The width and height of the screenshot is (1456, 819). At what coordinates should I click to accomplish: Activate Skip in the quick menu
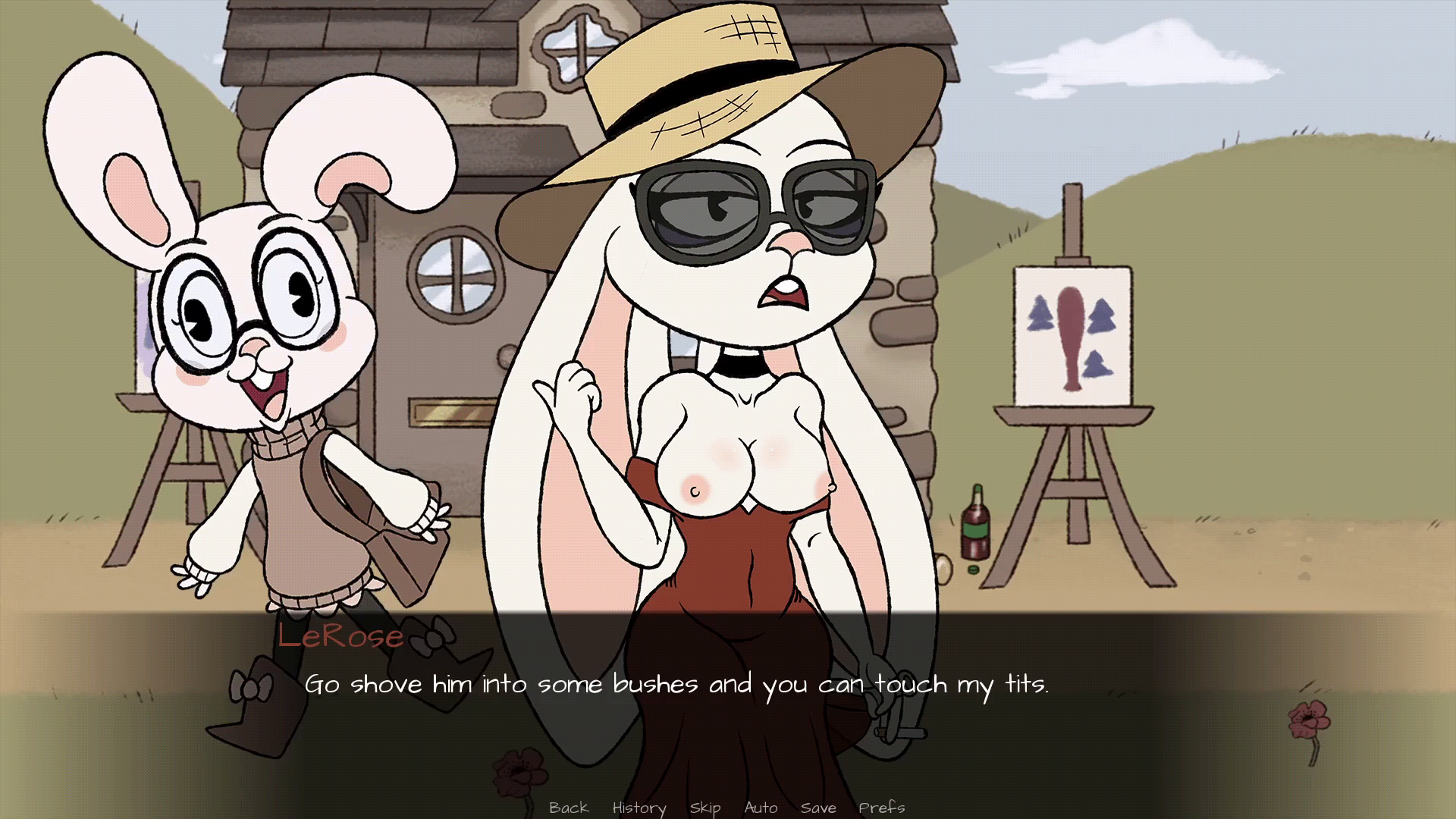[x=704, y=808]
